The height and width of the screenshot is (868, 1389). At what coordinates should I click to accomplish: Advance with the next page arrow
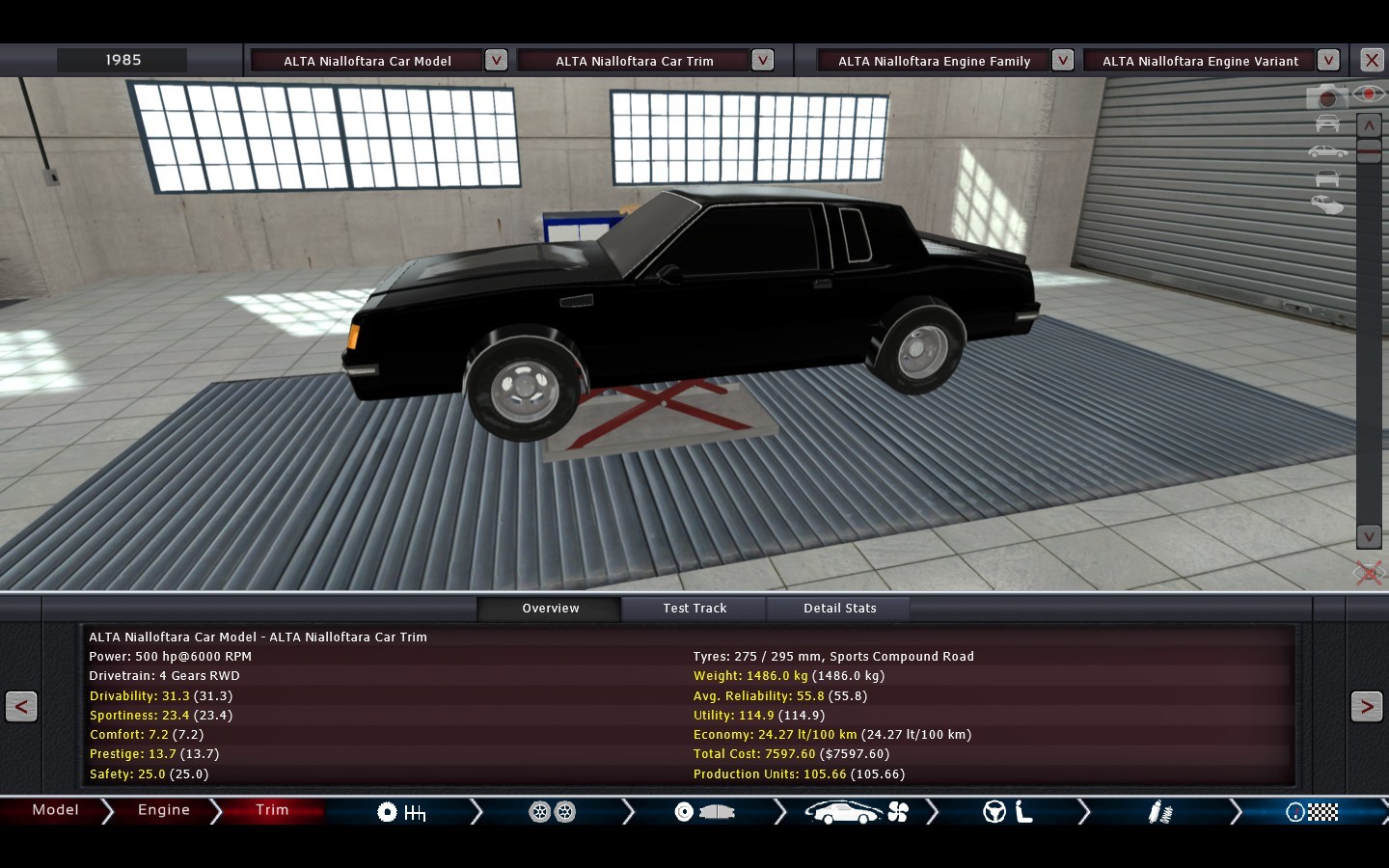1366,707
